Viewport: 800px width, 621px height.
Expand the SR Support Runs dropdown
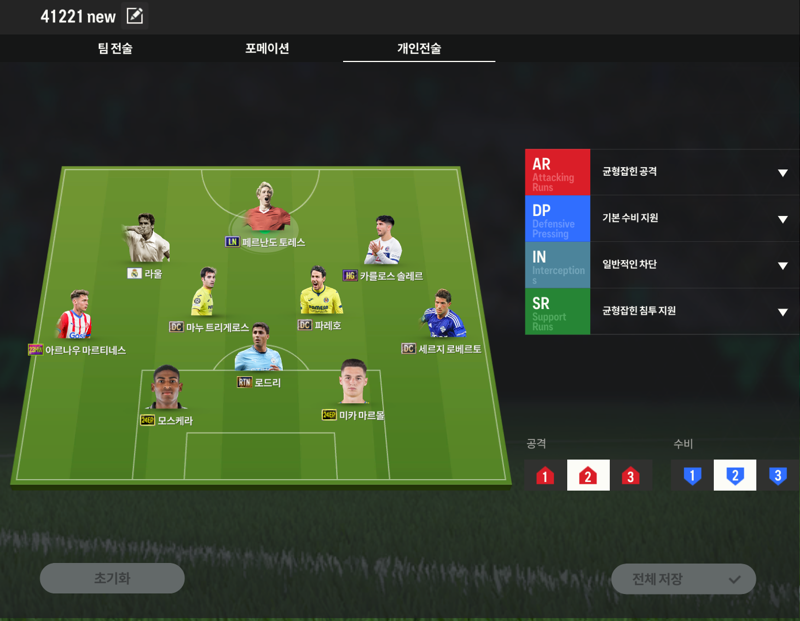coord(782,312)
